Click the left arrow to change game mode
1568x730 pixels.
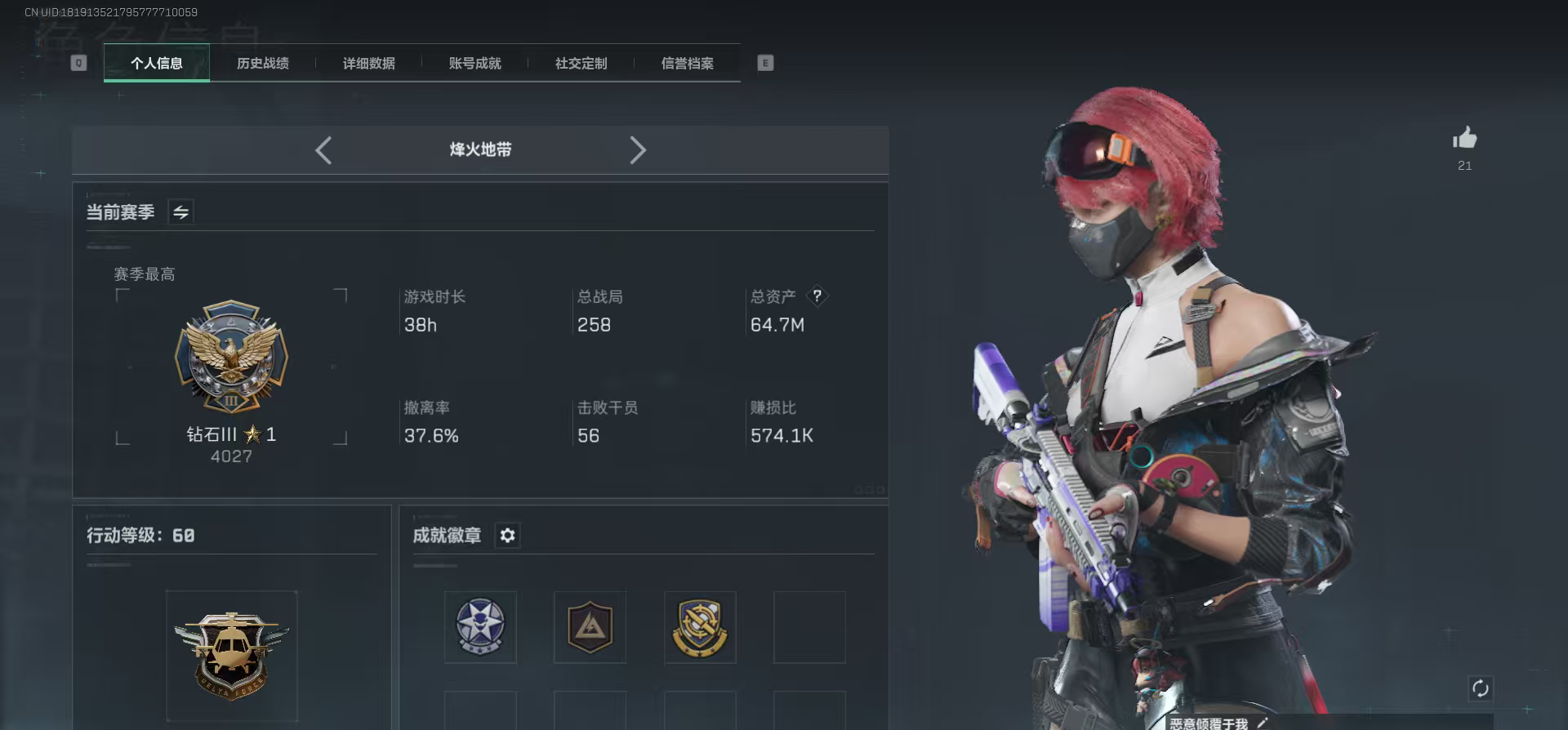click(x=323, y=150)
